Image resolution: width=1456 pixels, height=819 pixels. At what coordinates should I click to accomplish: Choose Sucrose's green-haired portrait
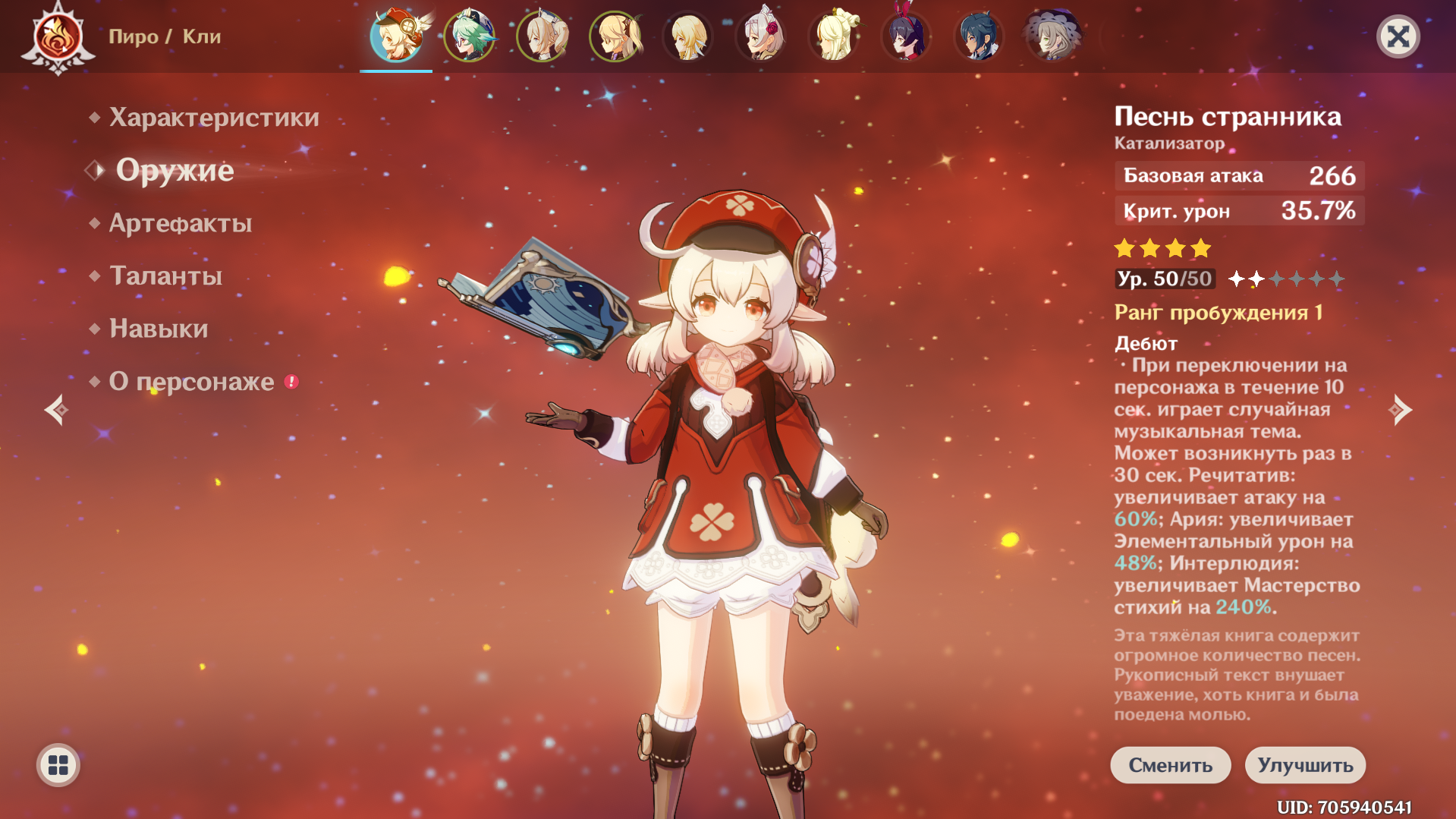coord(469,36)
